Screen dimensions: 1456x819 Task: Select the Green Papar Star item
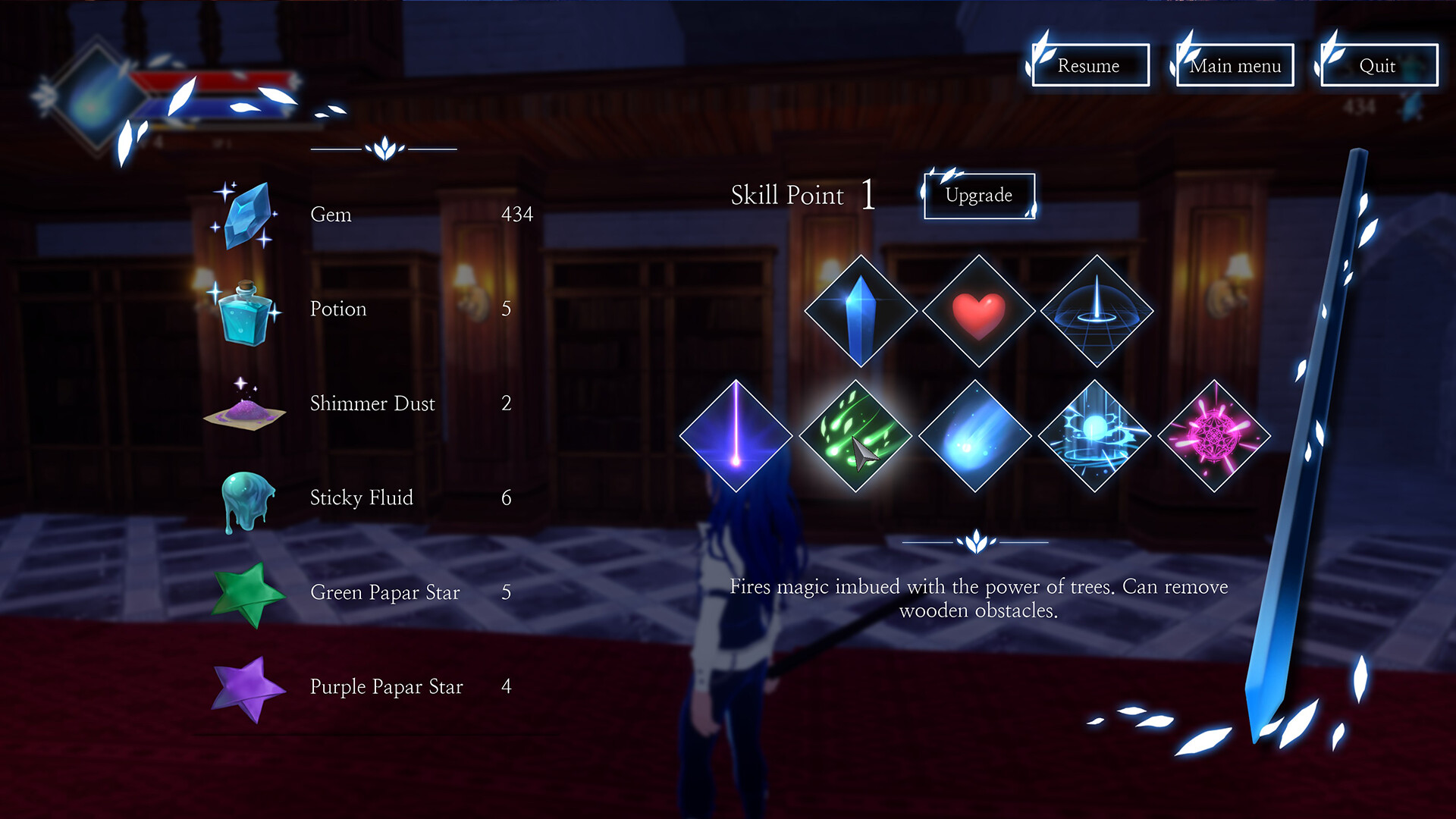[244, 595]
